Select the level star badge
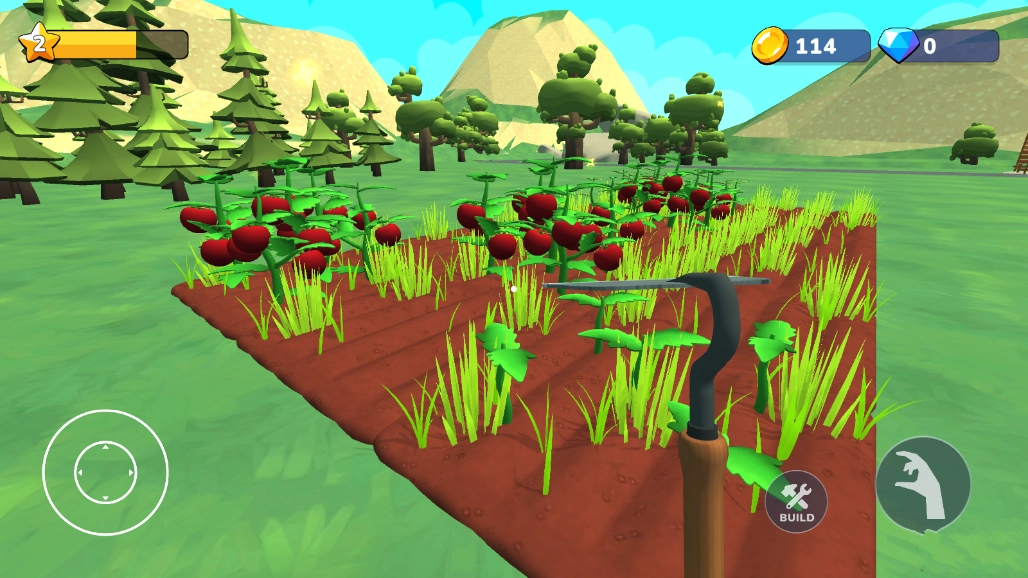Image resolution: width=1028 pixels, height=578 pixels. point(38,43)
